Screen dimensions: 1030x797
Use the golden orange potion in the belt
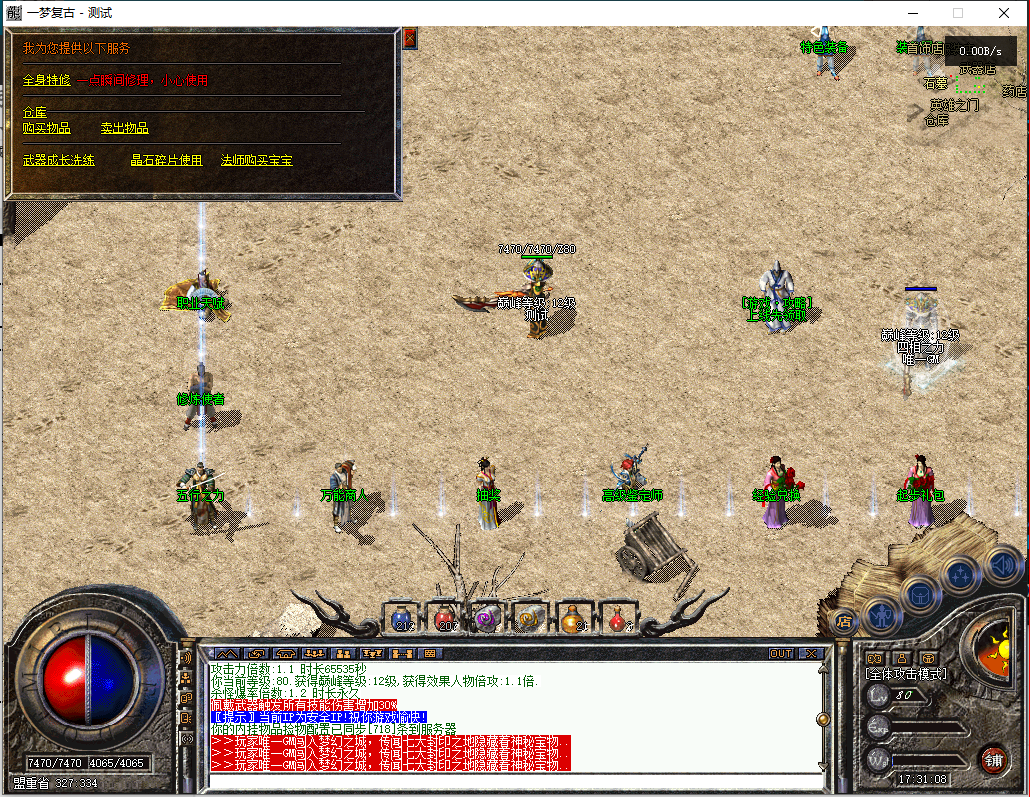click(x=572, y=619)
